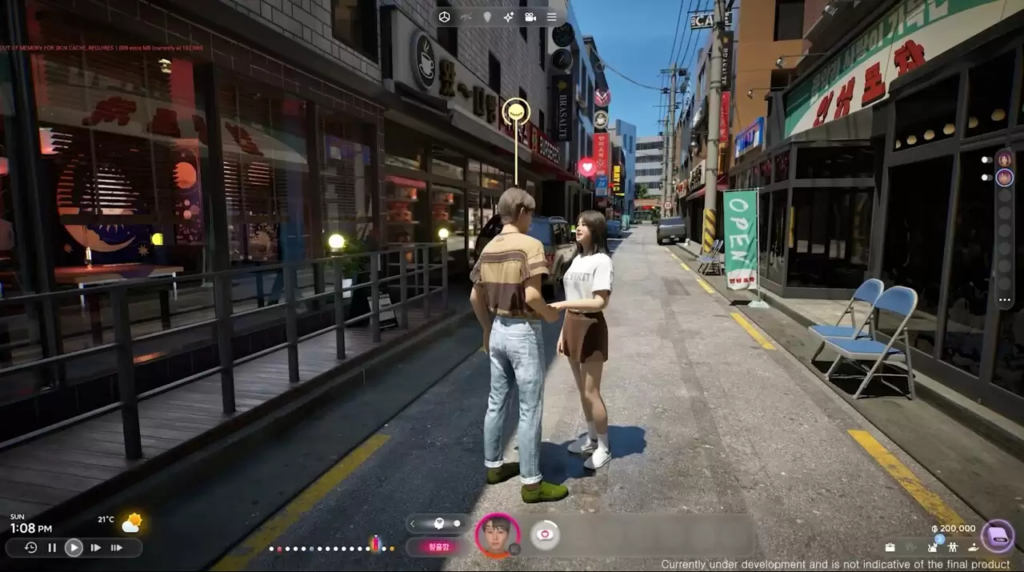Click the steering wheel icon
The image size is (1024, 572).
(x=444, y=17)
